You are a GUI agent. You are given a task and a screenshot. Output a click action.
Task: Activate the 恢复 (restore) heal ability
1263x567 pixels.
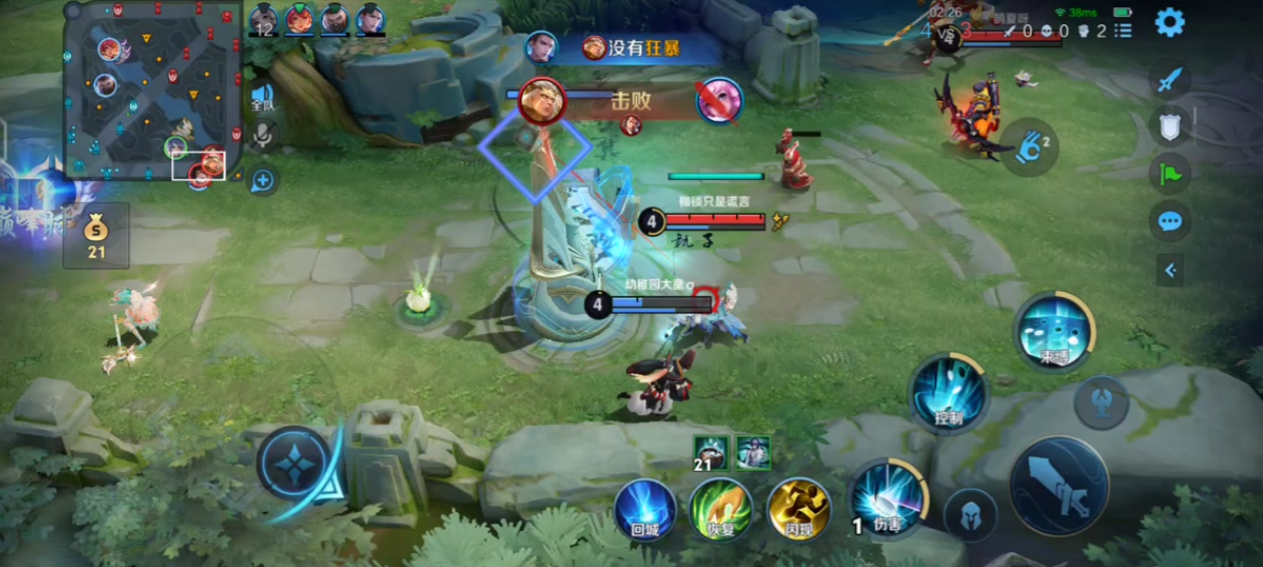(x=721, y=508)
